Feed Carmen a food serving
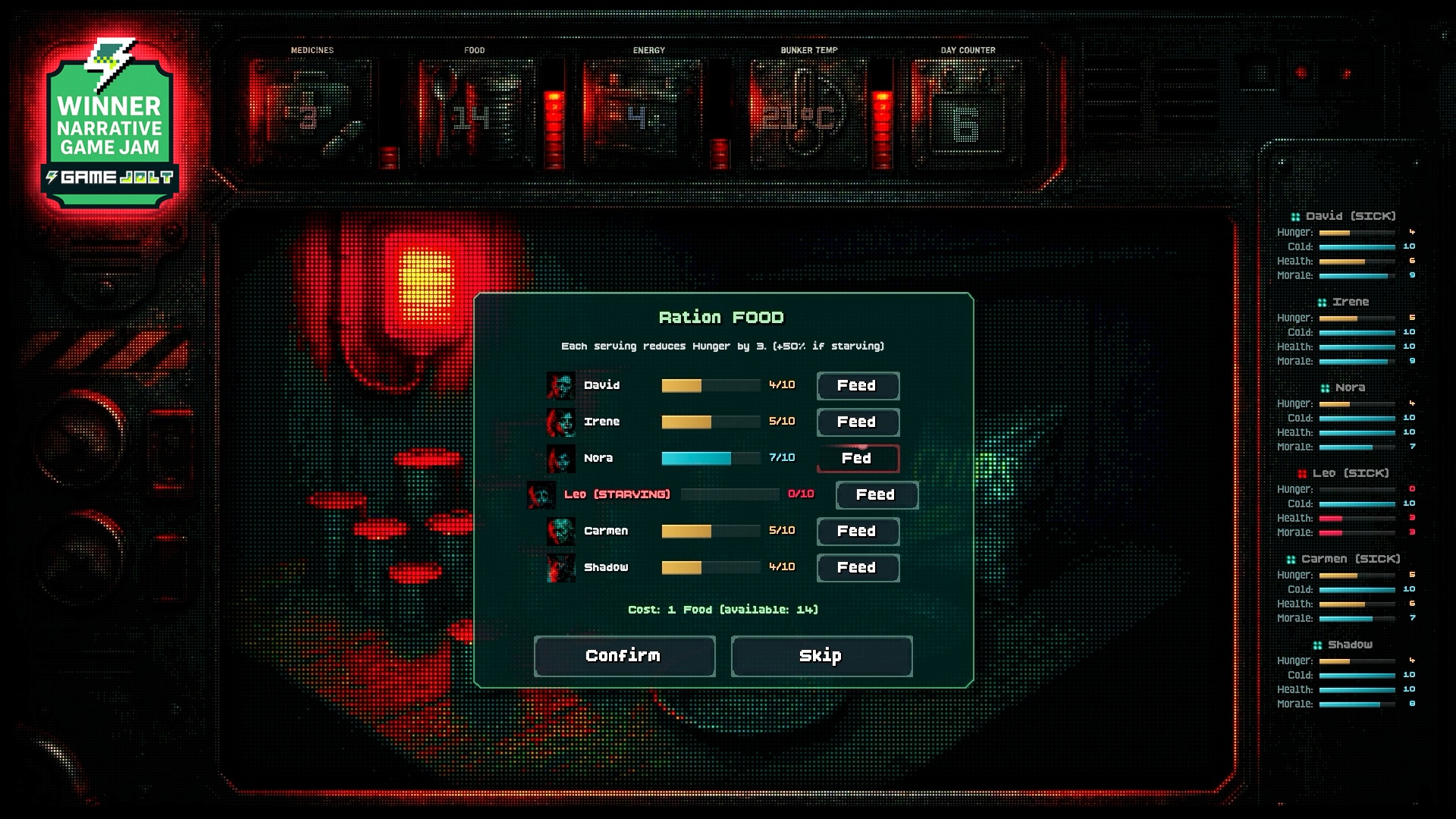 point(858,532)
